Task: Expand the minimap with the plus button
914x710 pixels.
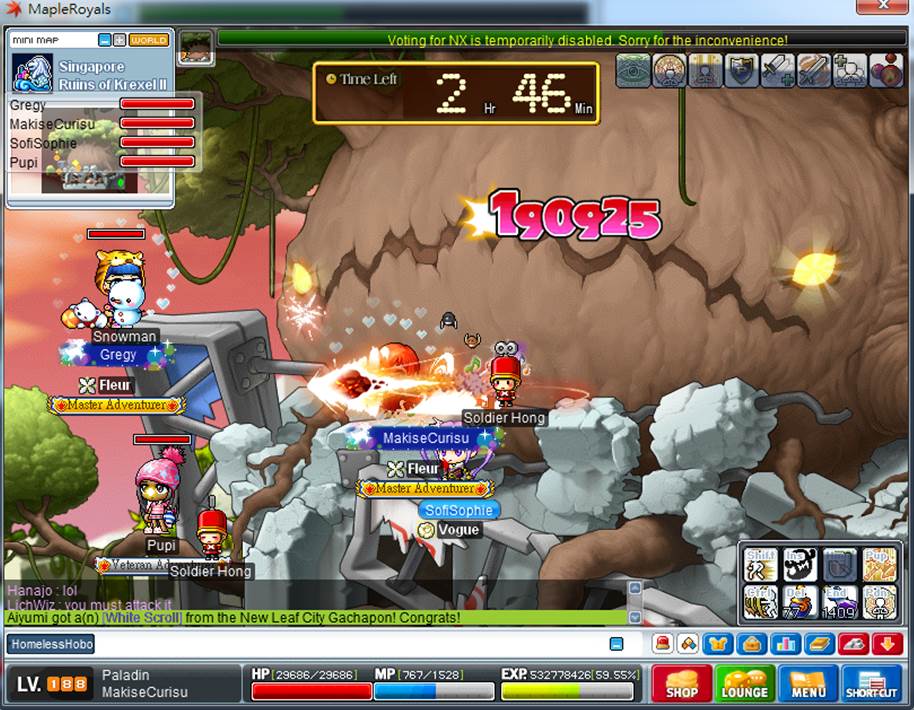Action: [x=119, y=41]
